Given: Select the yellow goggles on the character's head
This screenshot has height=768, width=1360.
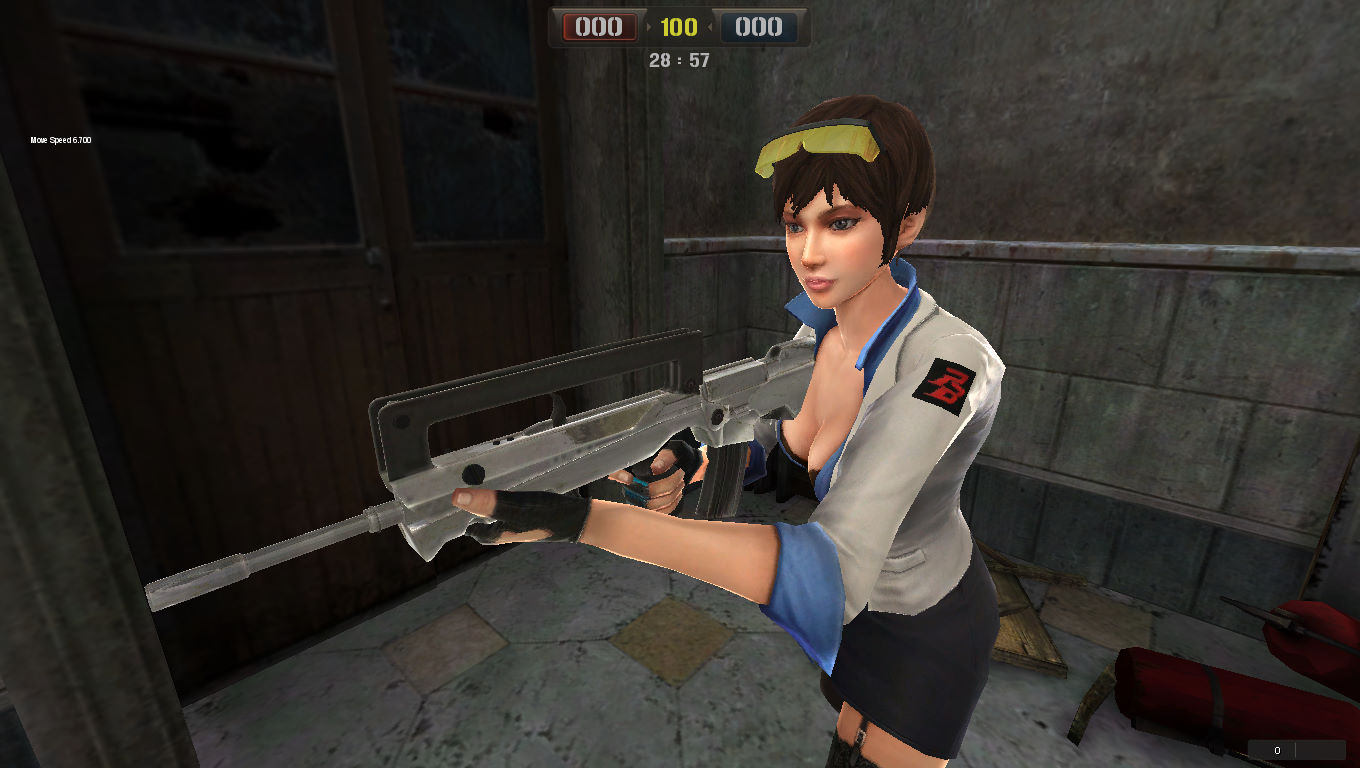Looking at the screenshot, I should (x=822, y=140).
